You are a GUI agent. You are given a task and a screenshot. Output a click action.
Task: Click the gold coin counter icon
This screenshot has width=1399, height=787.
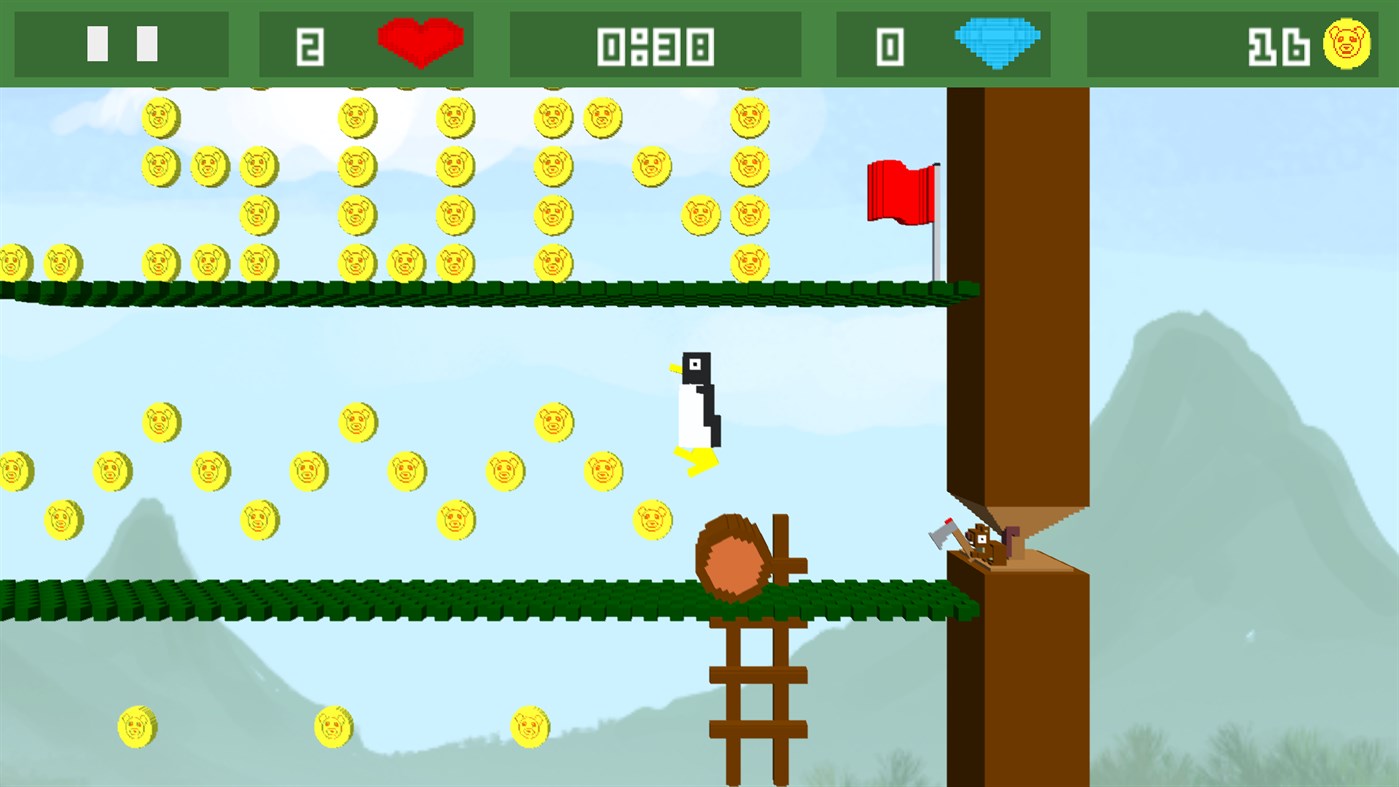pos(1348,44)
